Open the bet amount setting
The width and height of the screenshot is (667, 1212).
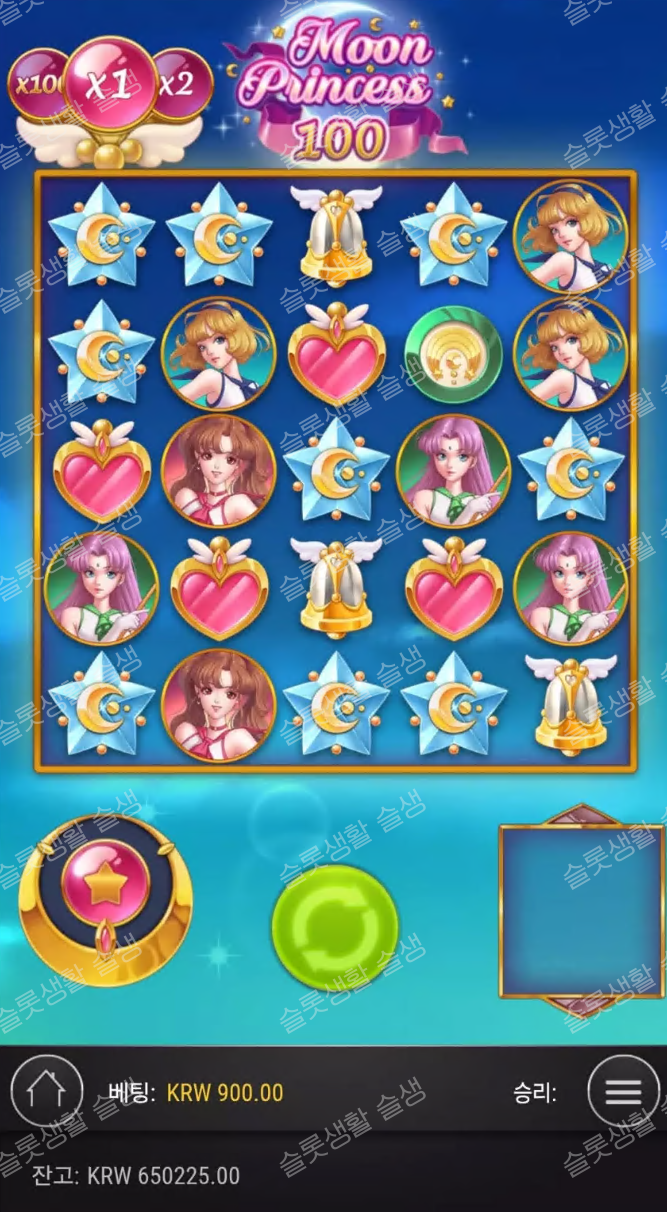pyautogui.click(x=224, y=1093)
